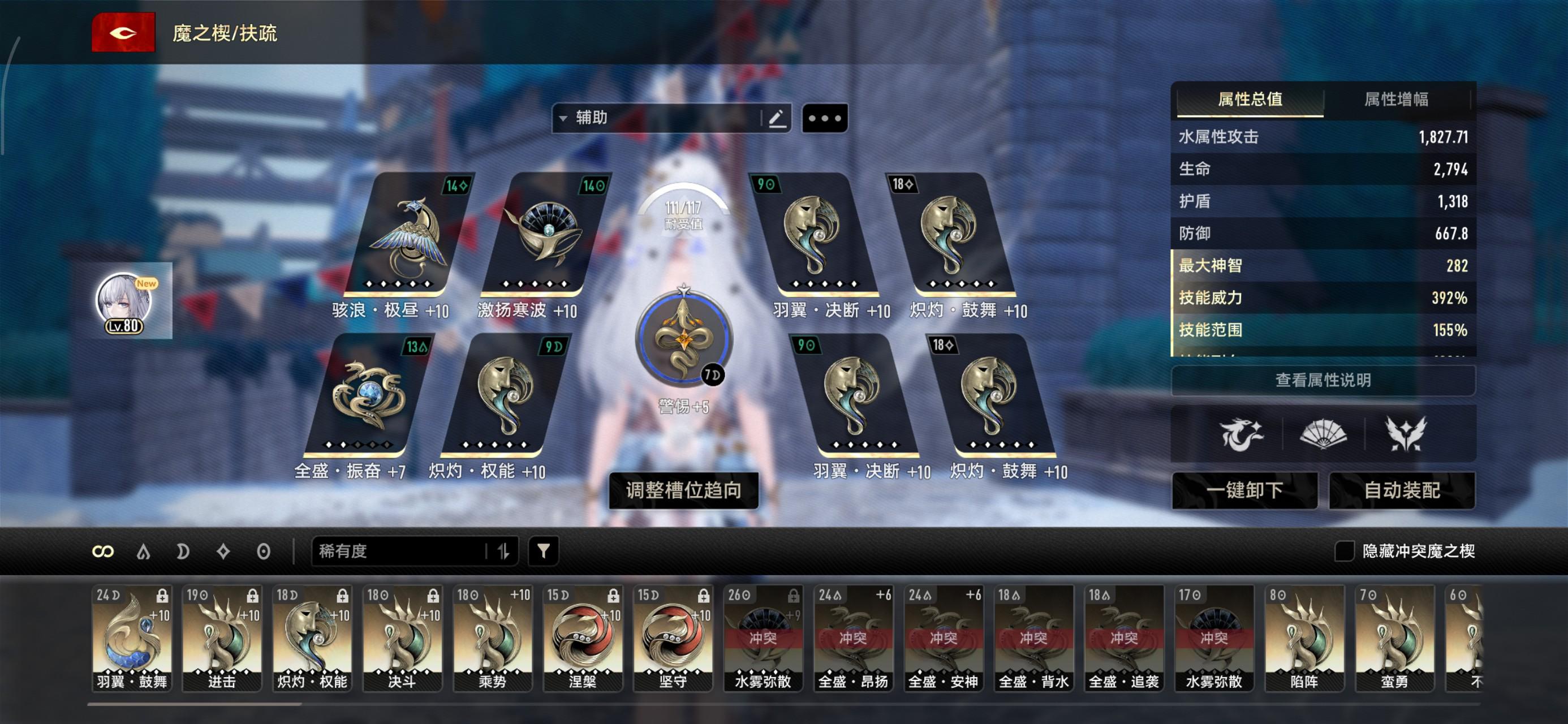This screenshot has height=724, width=1568.
Task: Pick the 涅槃 card from the inventory
Action: coord(583,637)
